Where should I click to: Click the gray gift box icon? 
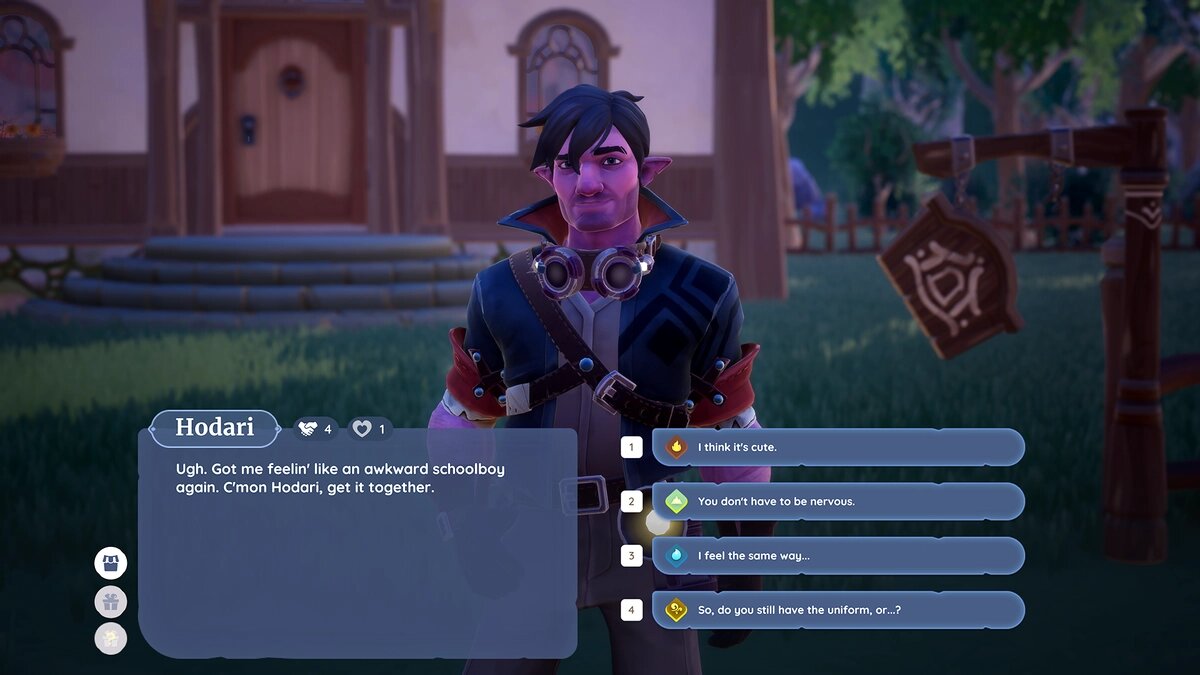pyautogui.click(x=111, y=601)
